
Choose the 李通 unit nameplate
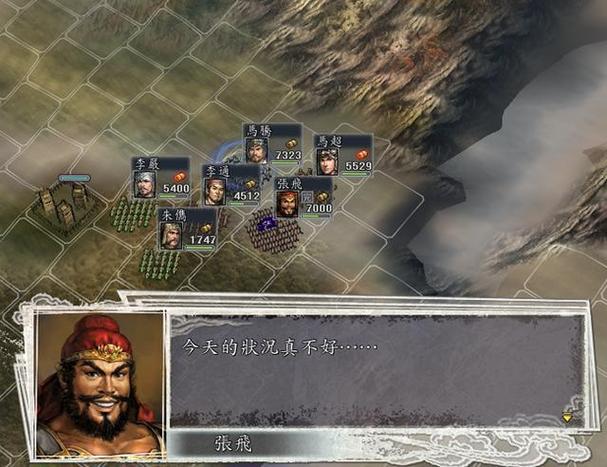(231, 185)
